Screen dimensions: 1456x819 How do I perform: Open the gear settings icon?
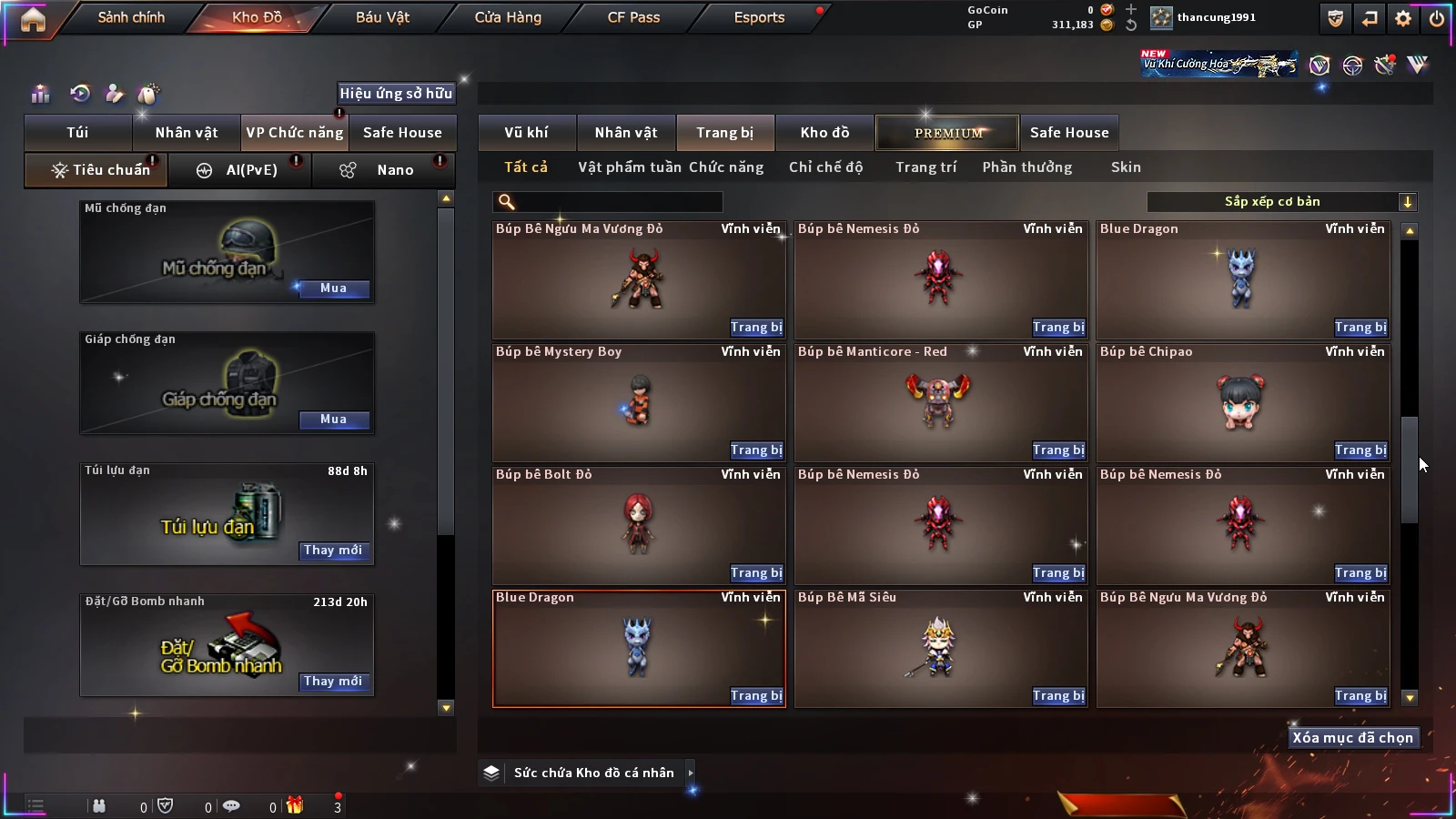tap(1403, 18)
